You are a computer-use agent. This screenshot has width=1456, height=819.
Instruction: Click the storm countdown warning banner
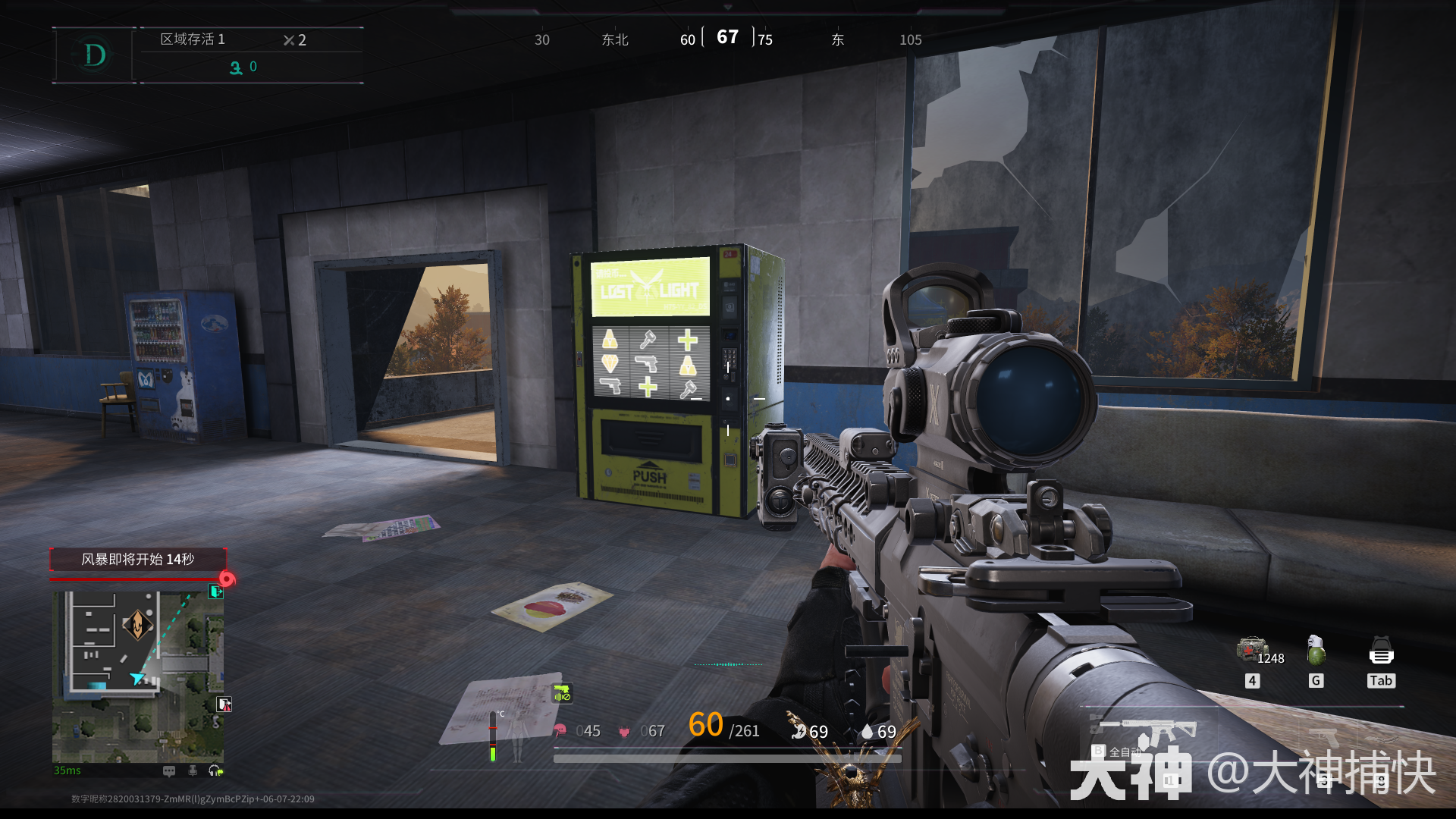(138, 560)
